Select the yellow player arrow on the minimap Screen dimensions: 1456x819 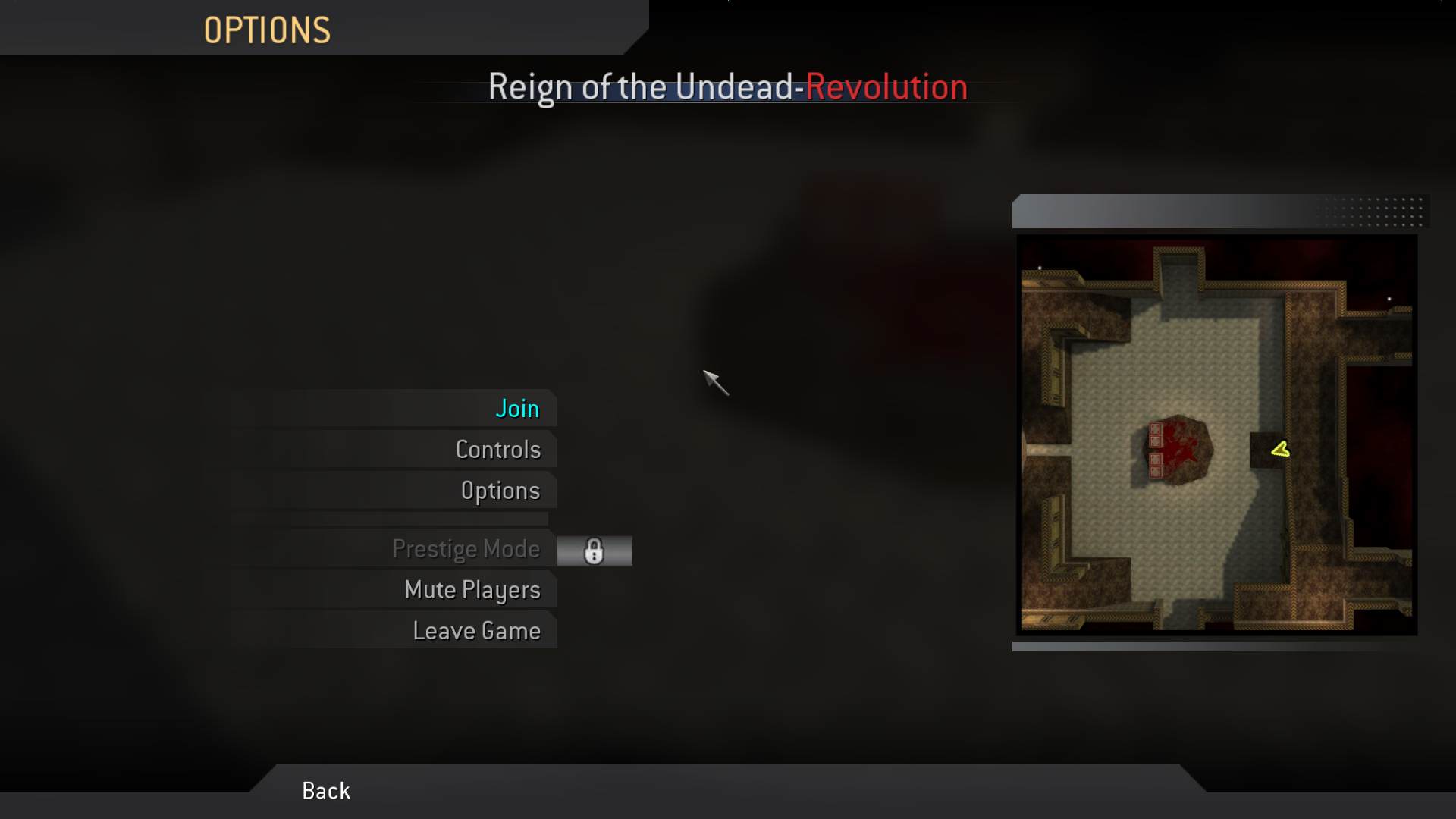click(x=1279, y=449)
